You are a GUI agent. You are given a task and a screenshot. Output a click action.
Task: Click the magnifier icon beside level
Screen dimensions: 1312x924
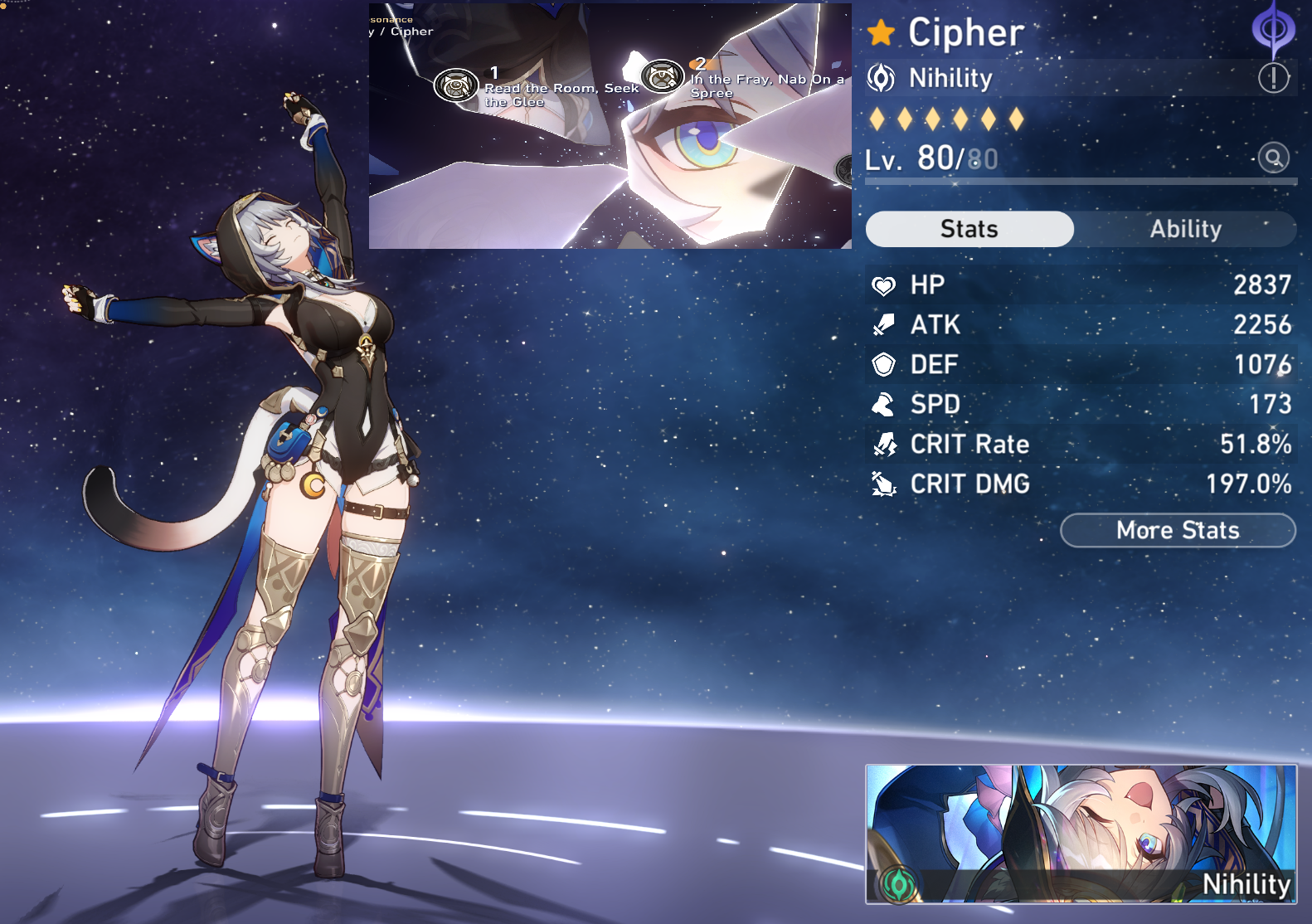pos(1273,157)
